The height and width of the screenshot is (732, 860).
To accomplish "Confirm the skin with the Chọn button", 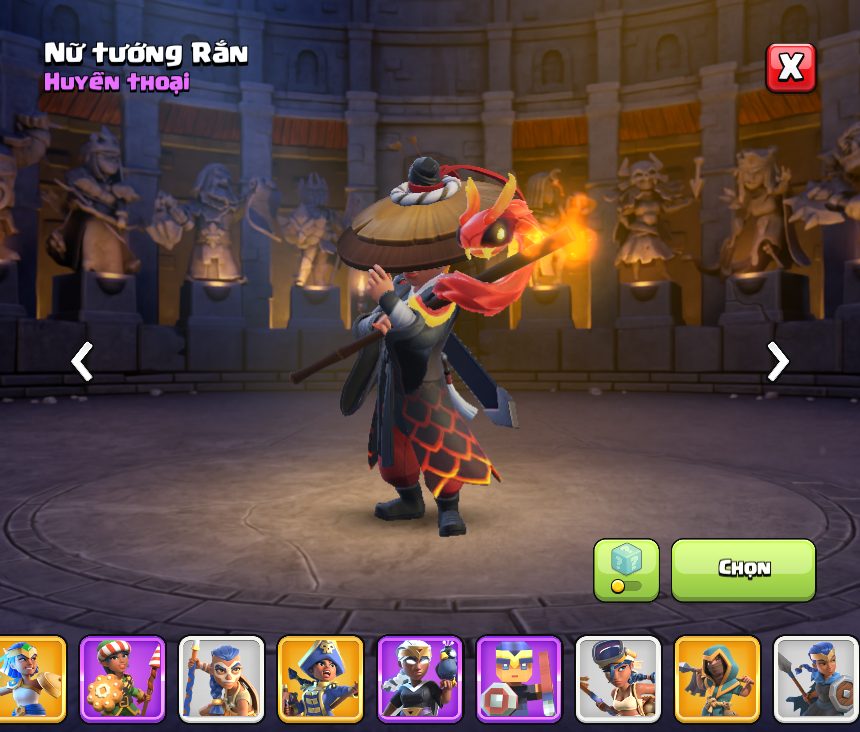I will [x=743, y=569].
